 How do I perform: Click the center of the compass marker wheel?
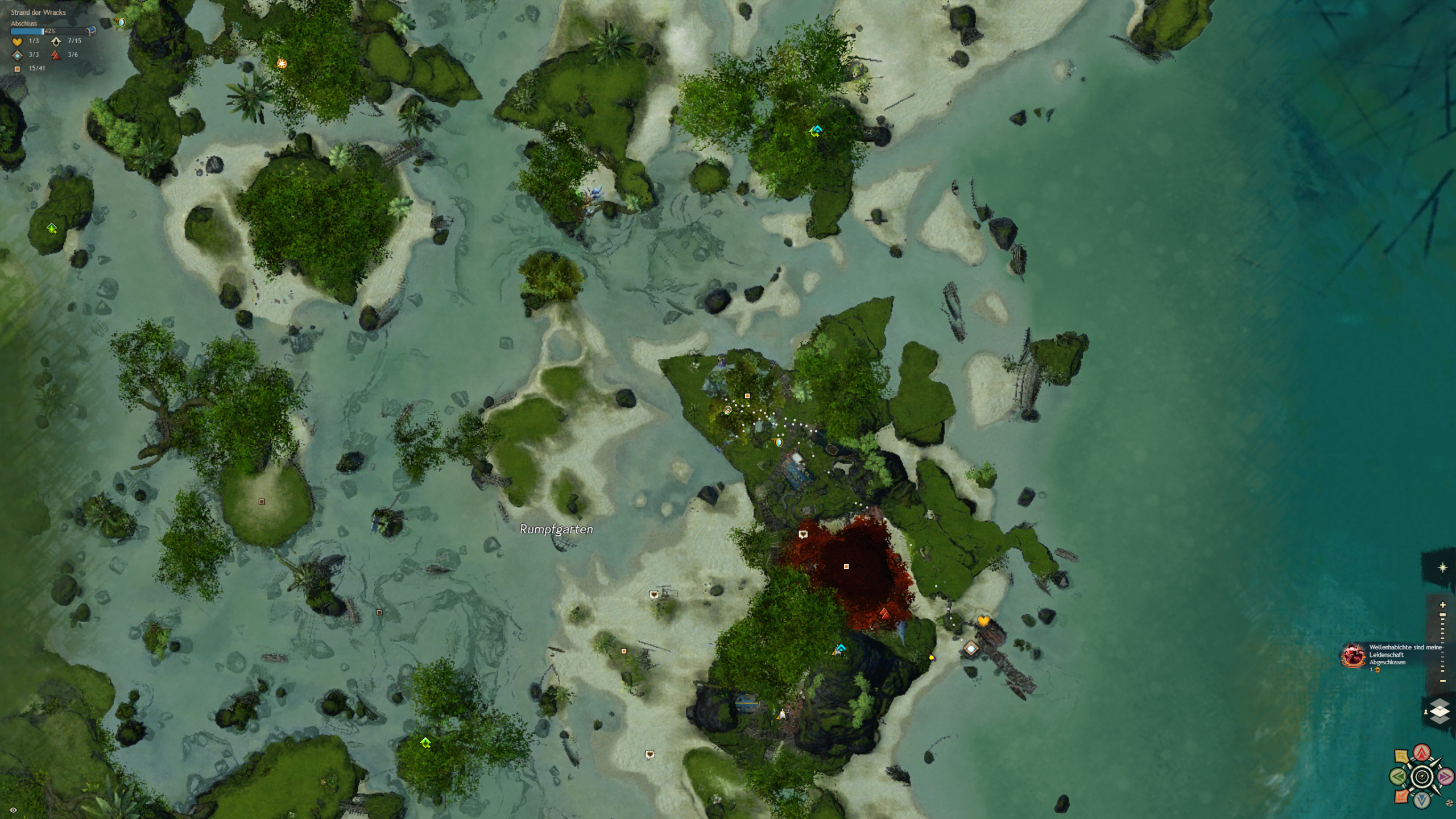tap(1422, 776)
